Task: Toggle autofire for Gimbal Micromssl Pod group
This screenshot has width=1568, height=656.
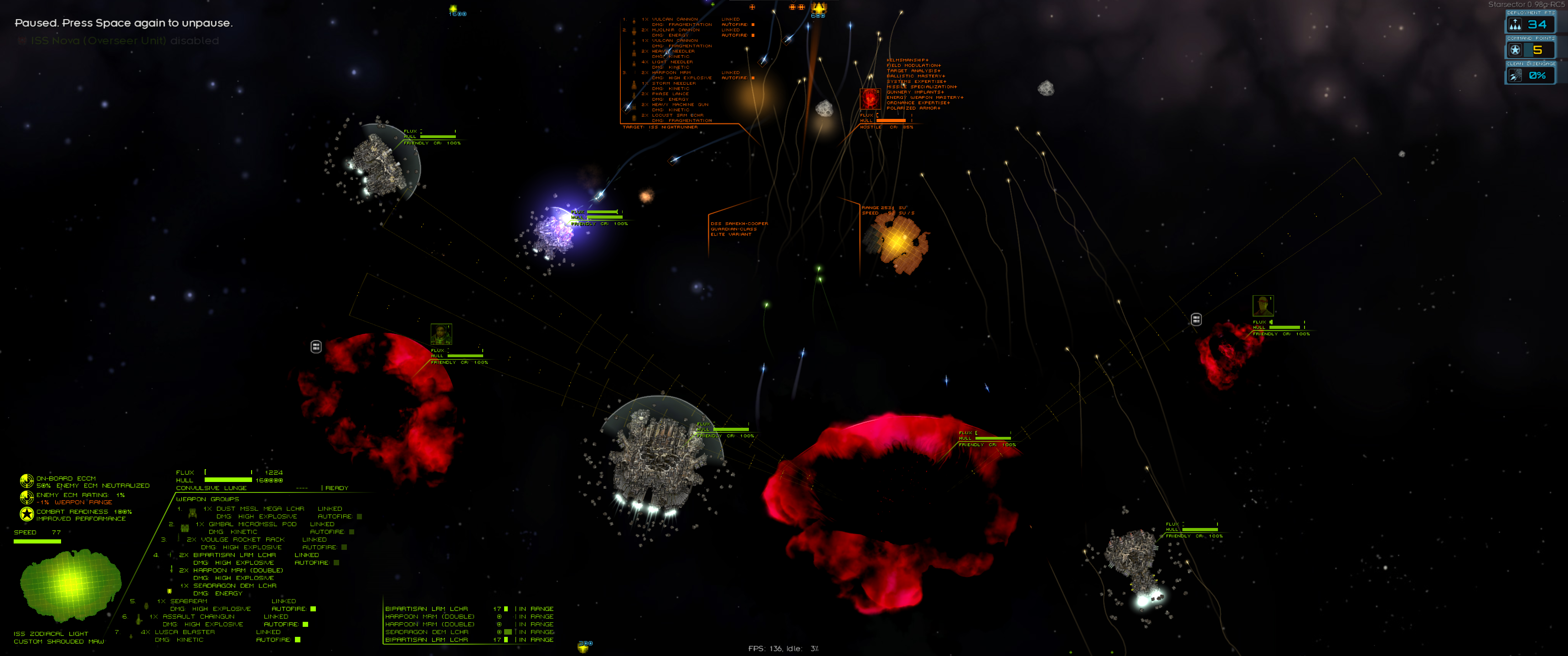Action: pyautogui.click(x=351, y=532)
